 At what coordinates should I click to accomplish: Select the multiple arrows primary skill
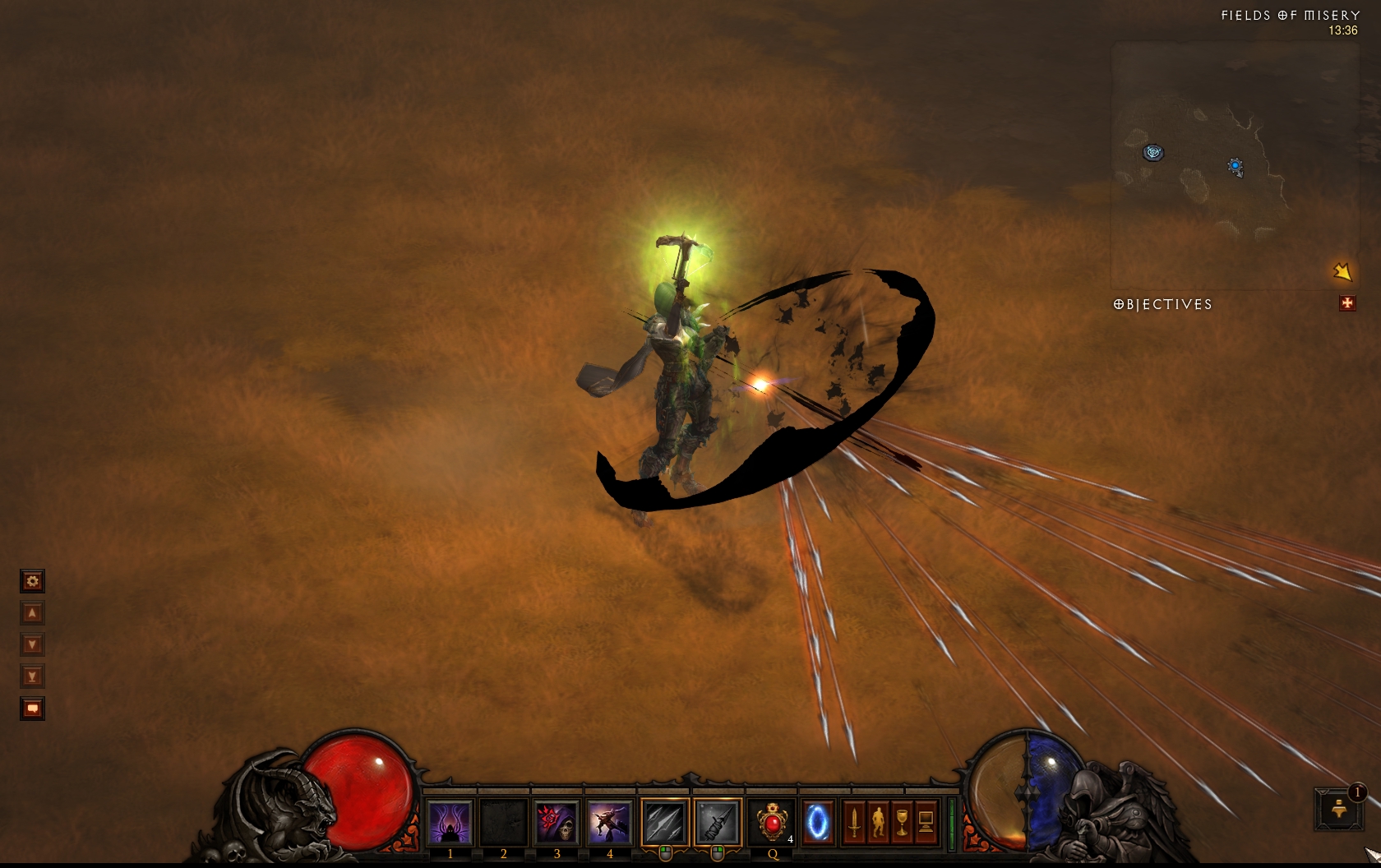tap(665, 822)
